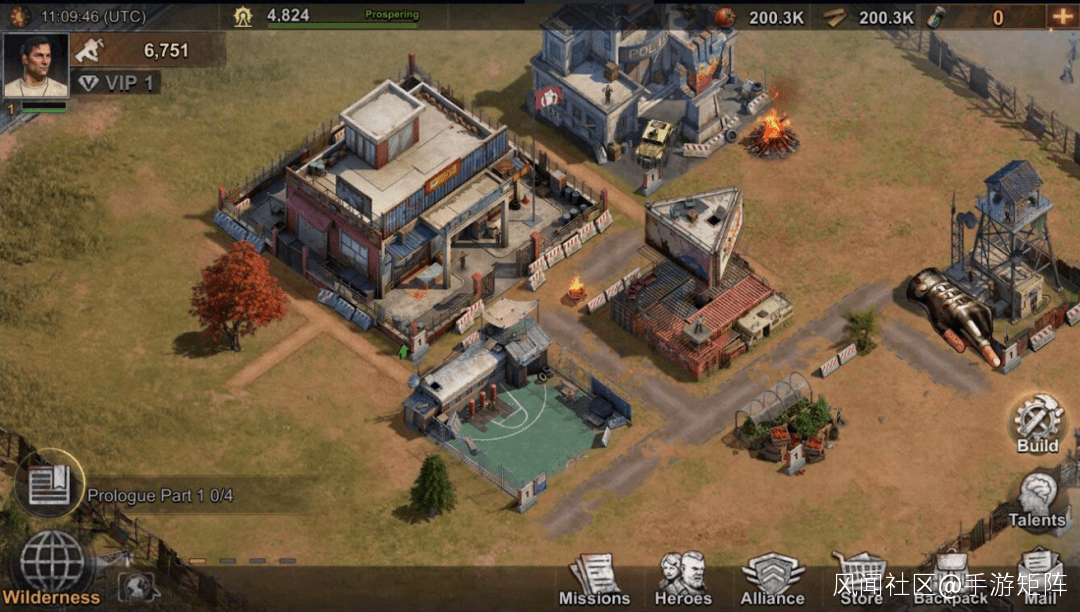Open the Talents screen
Viewport: 1080px width, 612px height.
point(1037,498)
